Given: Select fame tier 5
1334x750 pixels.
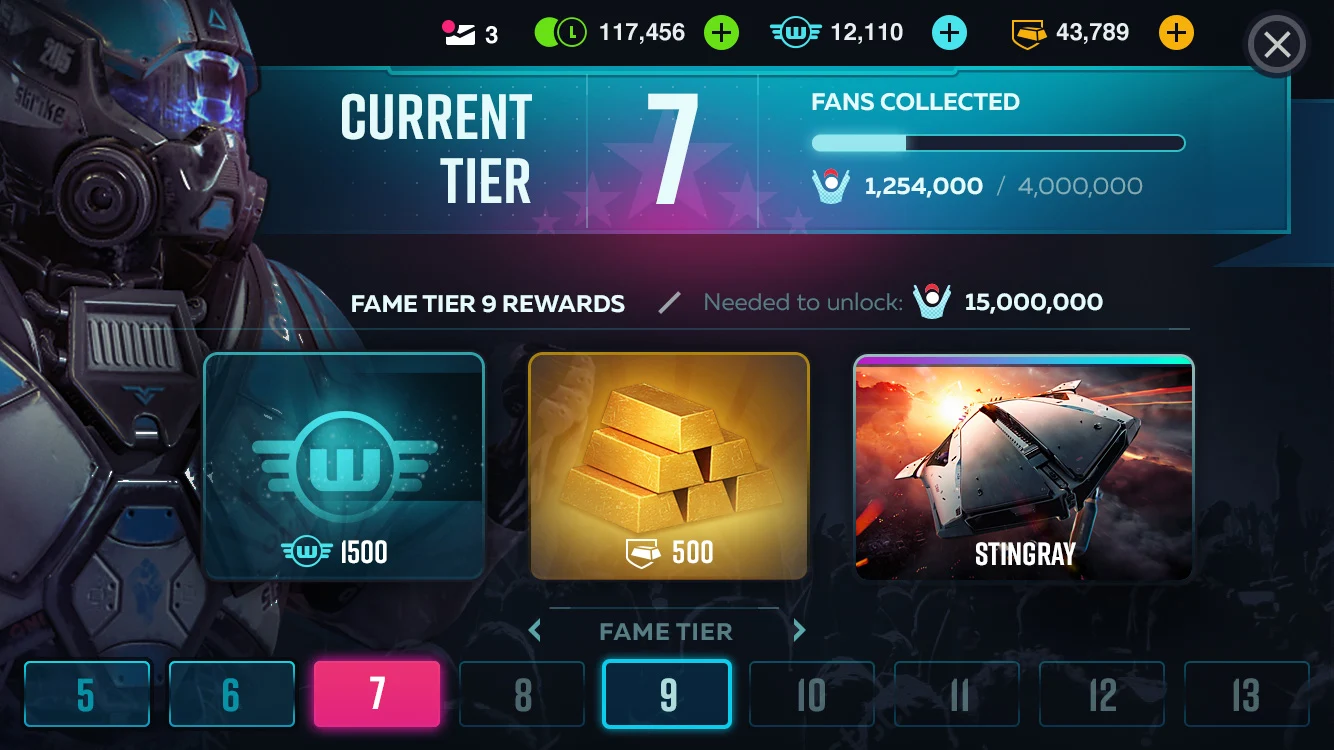Looking at the screenshot, I should pyautogui.click(x=87, y=694).
